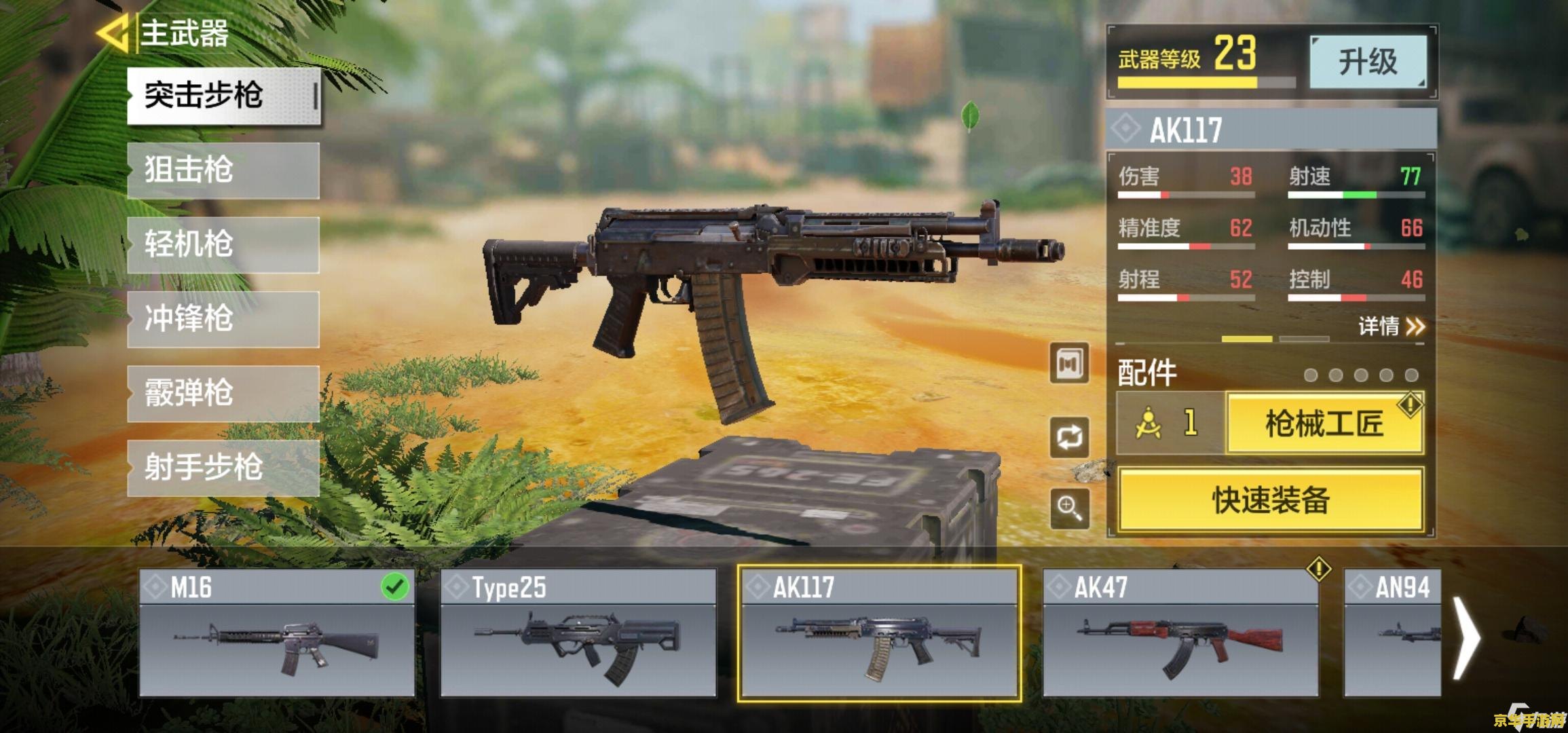Choose the Type25 weapon card
The height and width of the screenshot is (733, 1568).
(x=578, y=633)
